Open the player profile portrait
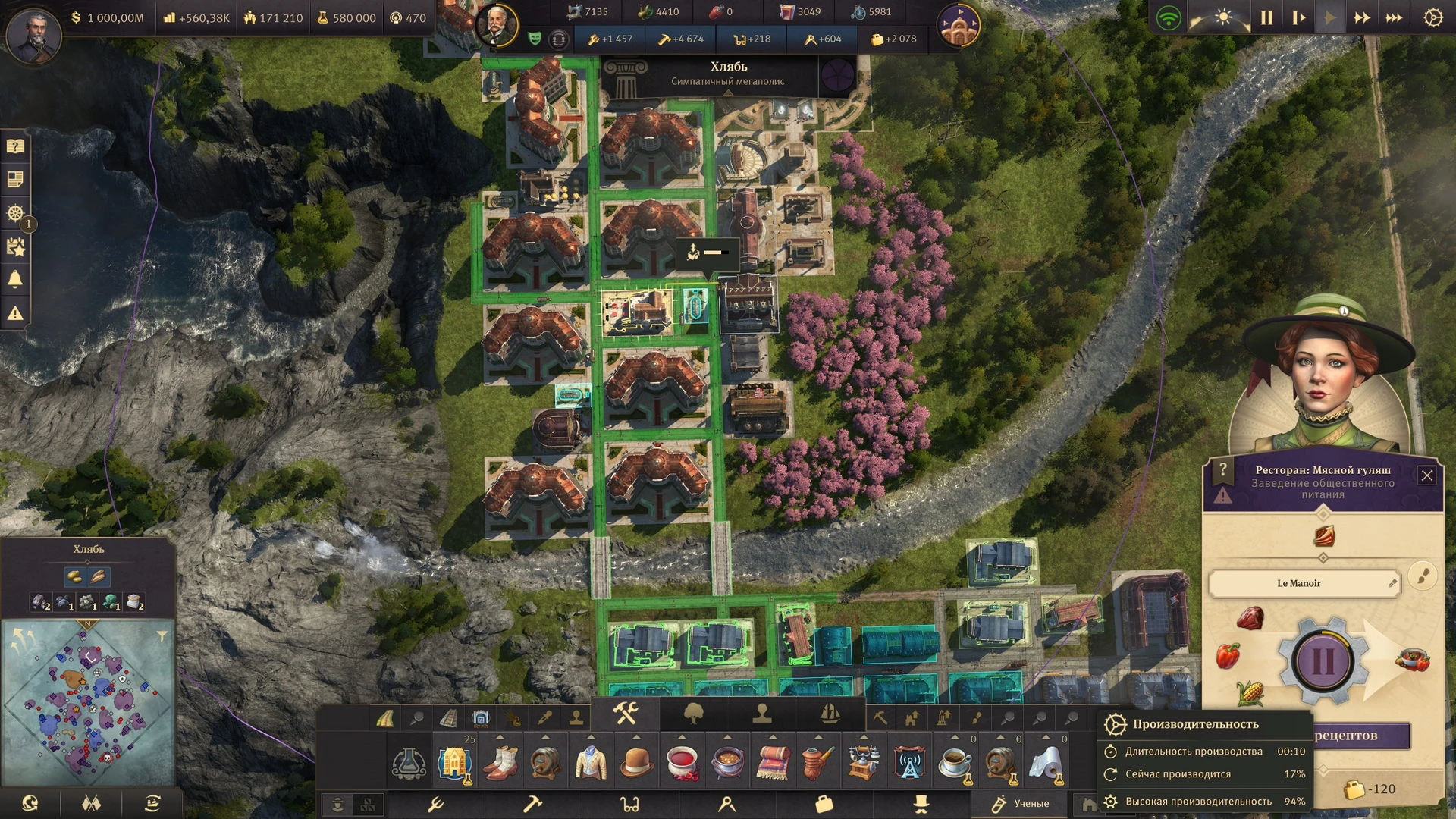The height and width of the screenshot is (819, 1456). coord(33,34)
